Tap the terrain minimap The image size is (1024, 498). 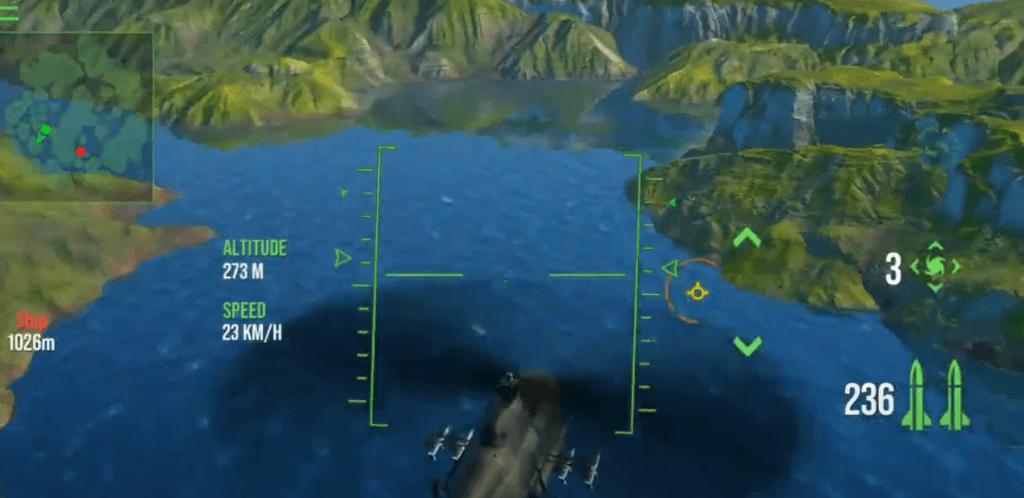pos(76,117)
